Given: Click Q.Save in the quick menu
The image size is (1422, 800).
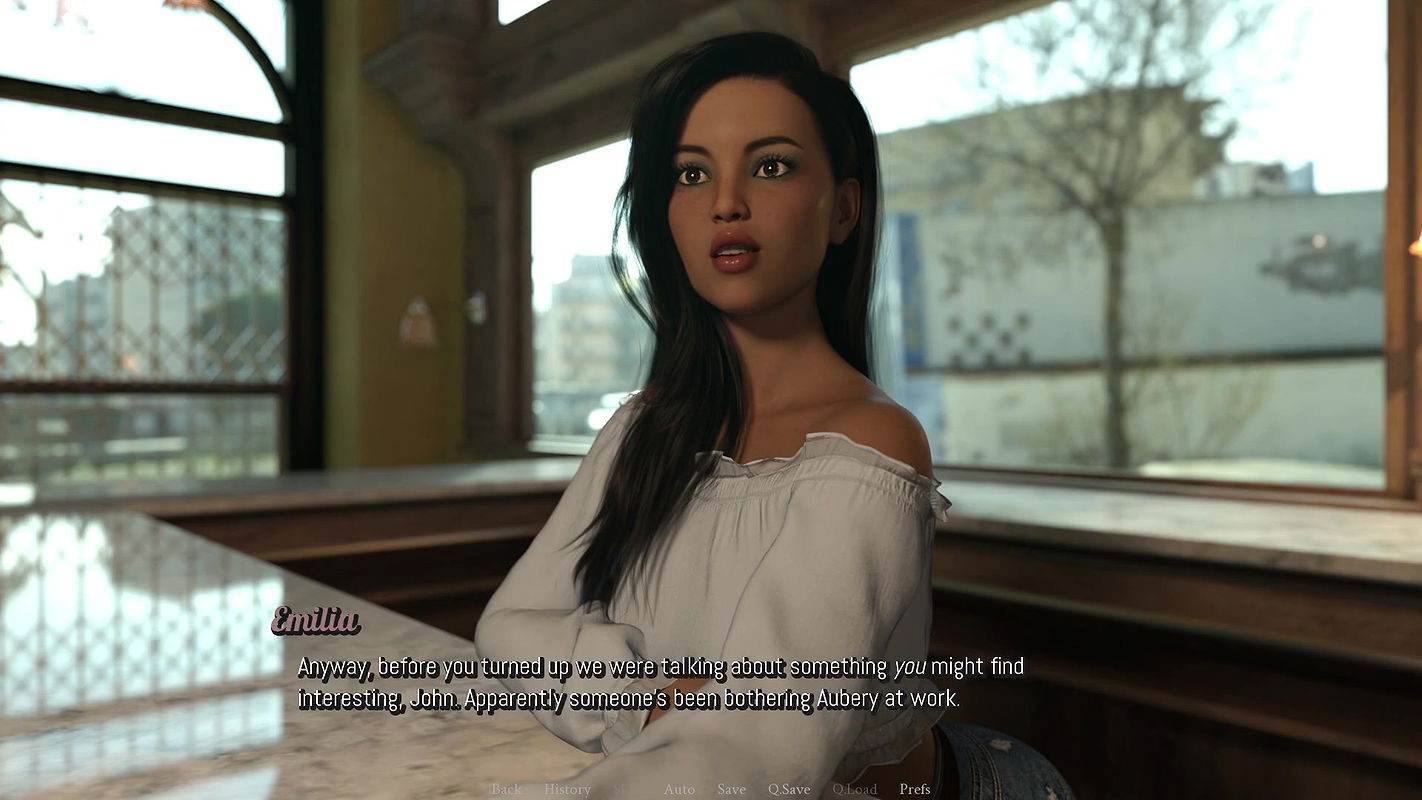Looking at the screenshot, I should 789,789.
